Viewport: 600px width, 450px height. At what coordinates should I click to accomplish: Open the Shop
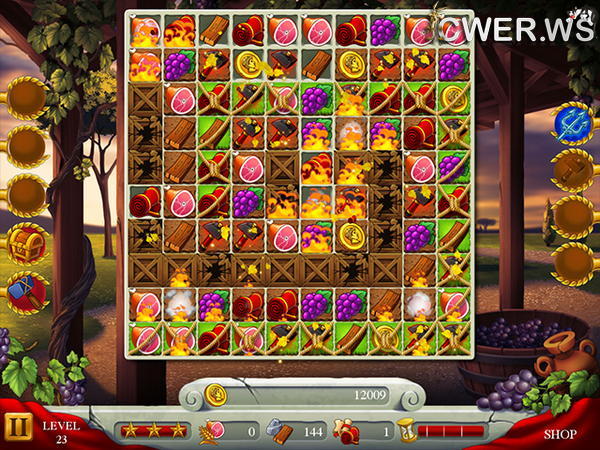point(559,434)
